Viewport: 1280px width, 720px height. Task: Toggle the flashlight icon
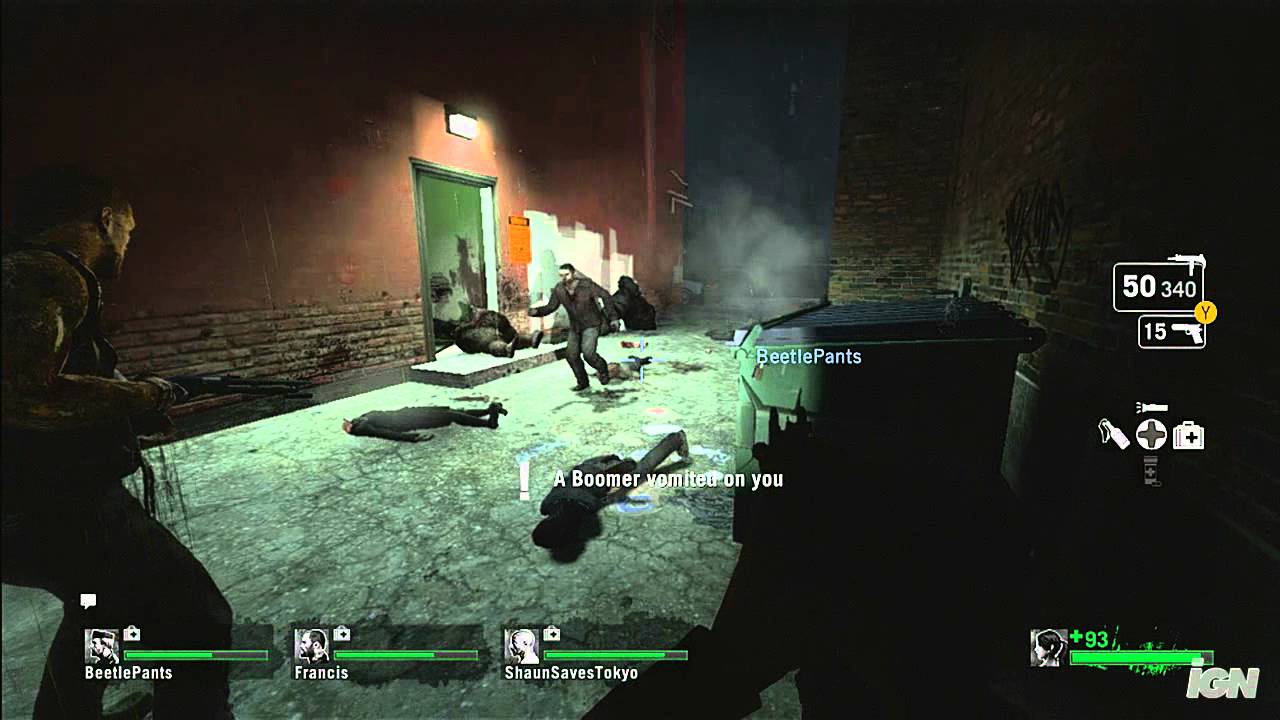(x=1152, y=408)
